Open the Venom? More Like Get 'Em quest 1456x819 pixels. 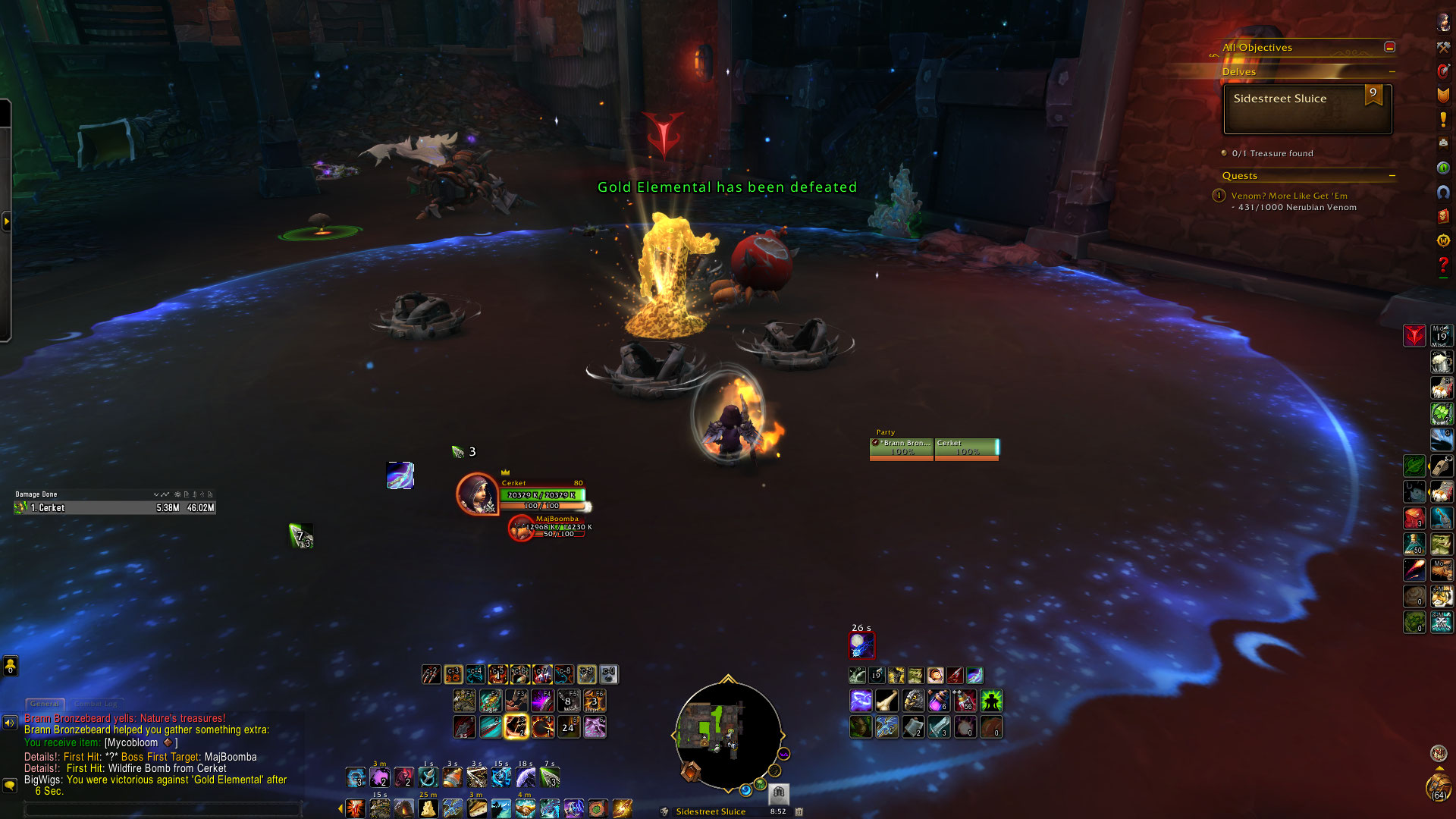pos(1289,196)
